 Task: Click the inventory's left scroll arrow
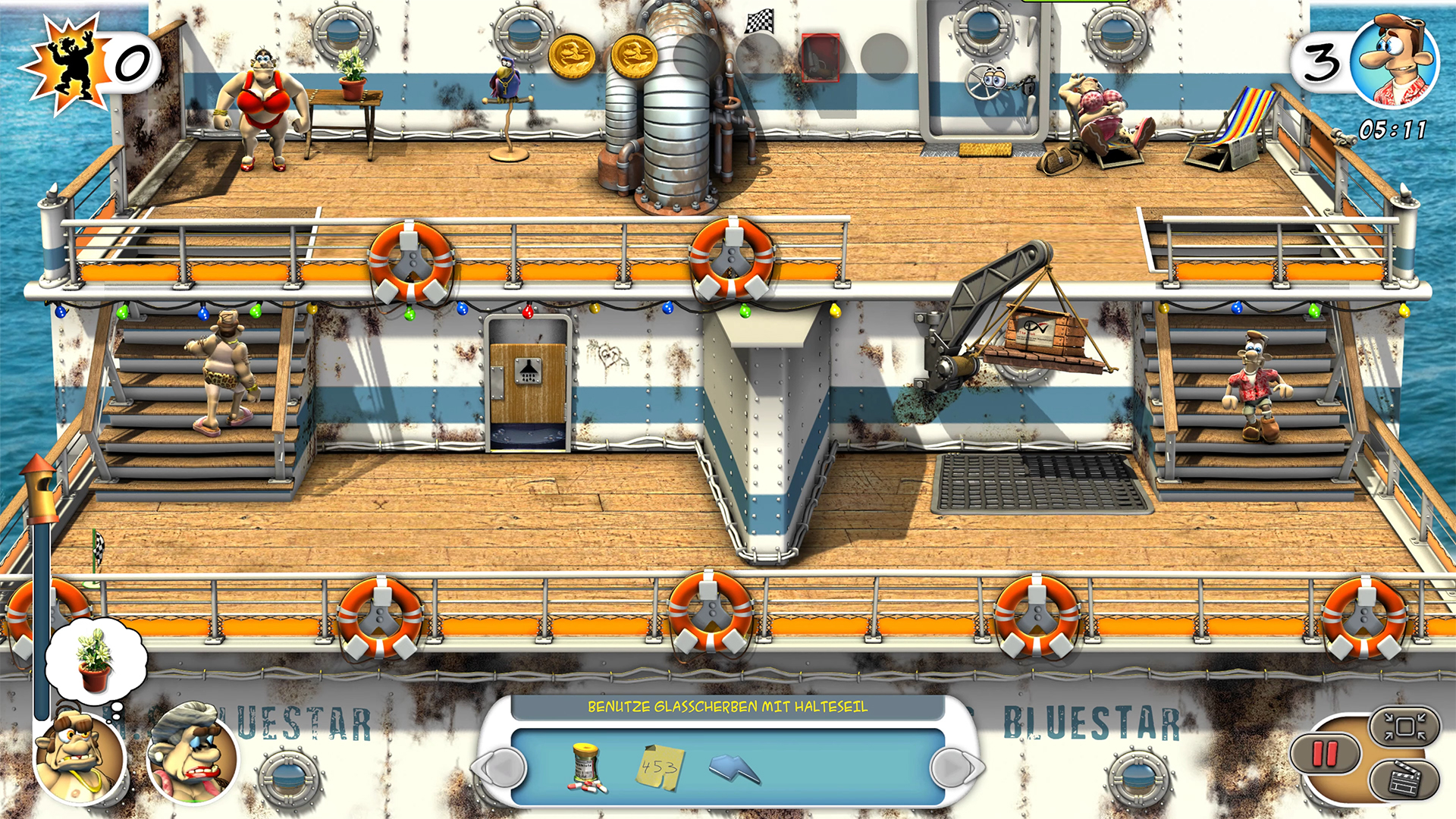pos(501,768)
